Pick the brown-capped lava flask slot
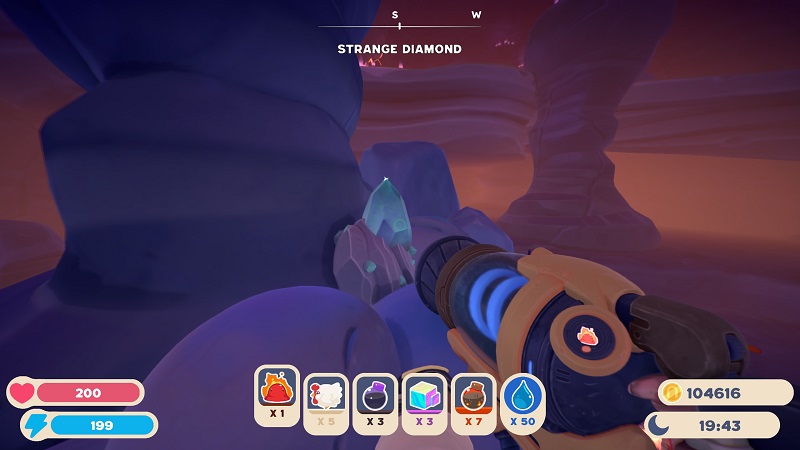Viewport: 800px width, 450px height. (473, 398)
